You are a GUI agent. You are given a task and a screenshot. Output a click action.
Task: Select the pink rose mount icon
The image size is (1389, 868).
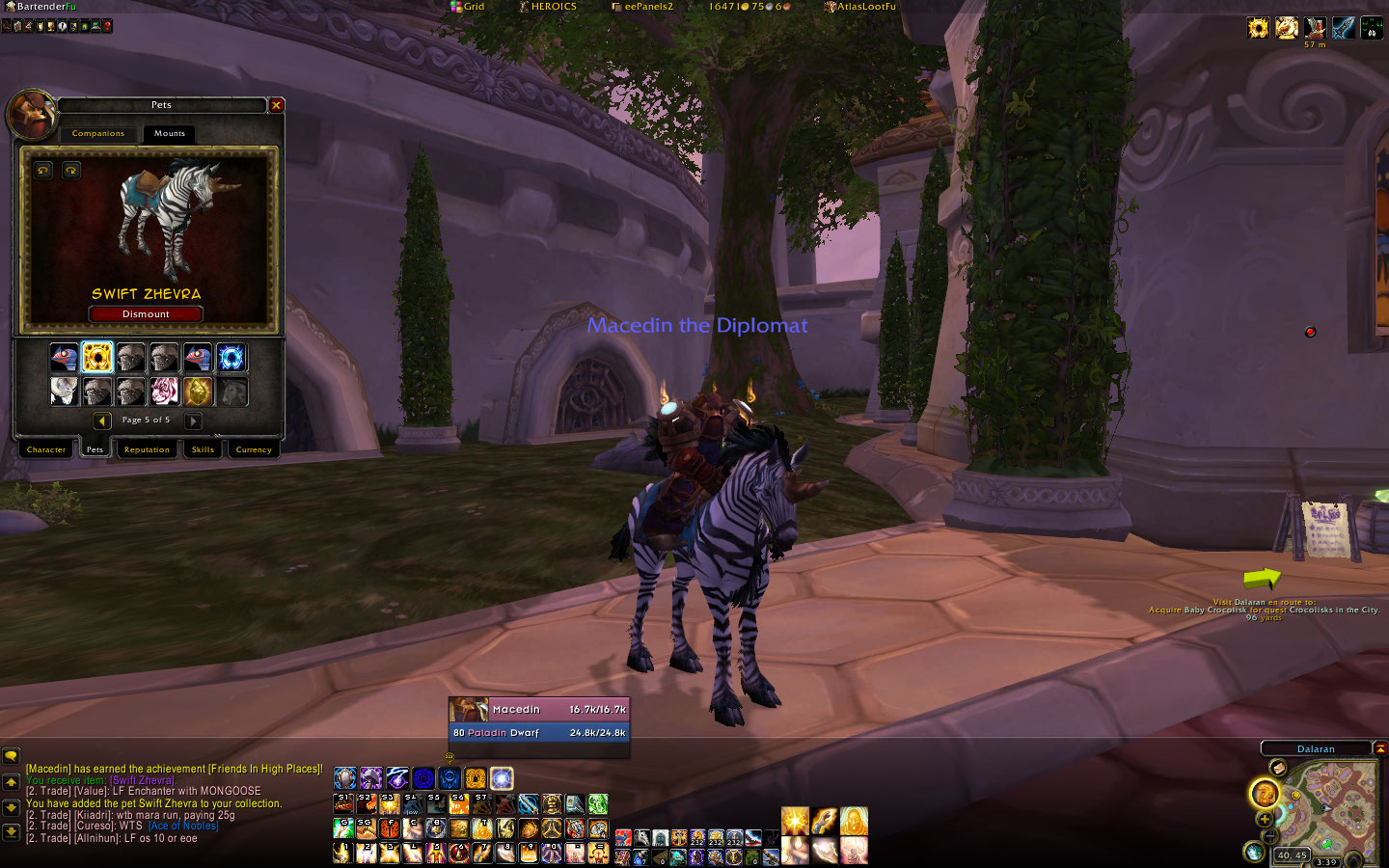164,392
